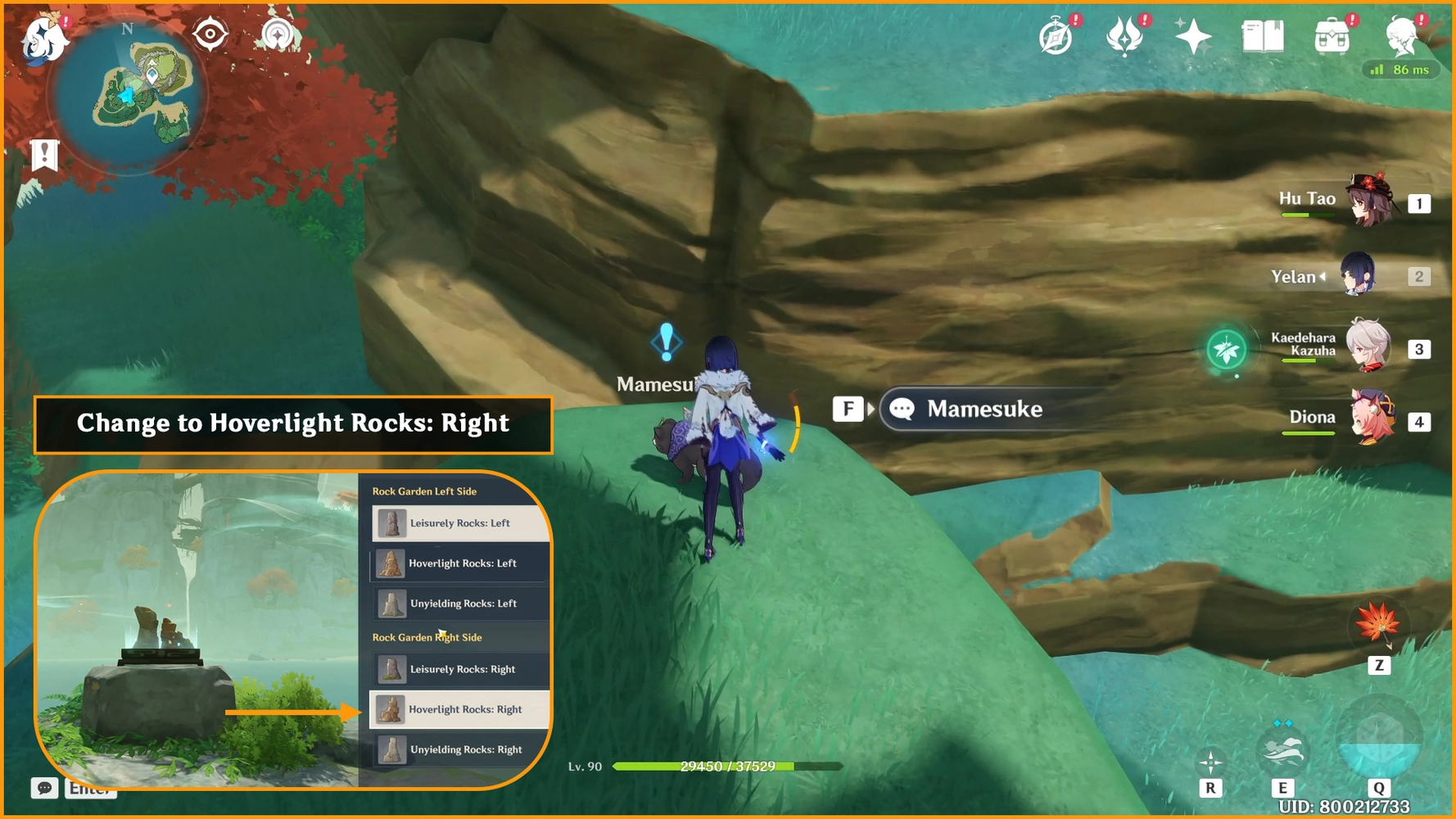This screenshot has width=1456, height=819.
Task: Choose Hoverlight Rocks: Right from the list
Action: click(459, 709)
